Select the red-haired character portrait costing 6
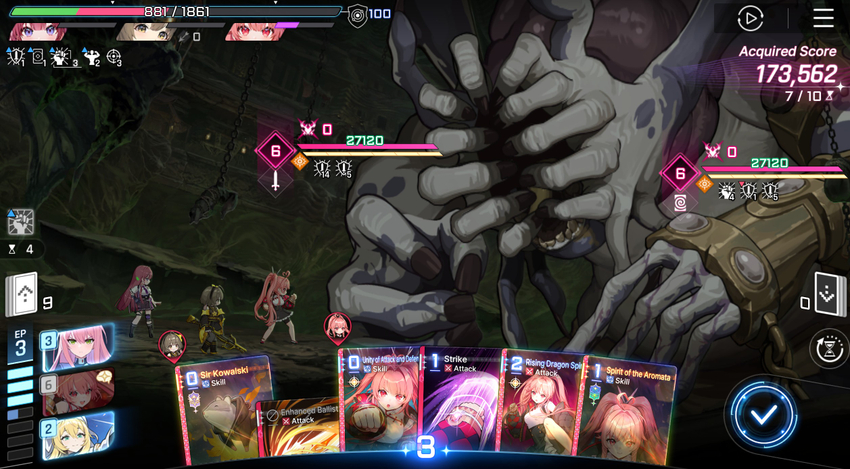Screen dimensions: 850x469 78,389
